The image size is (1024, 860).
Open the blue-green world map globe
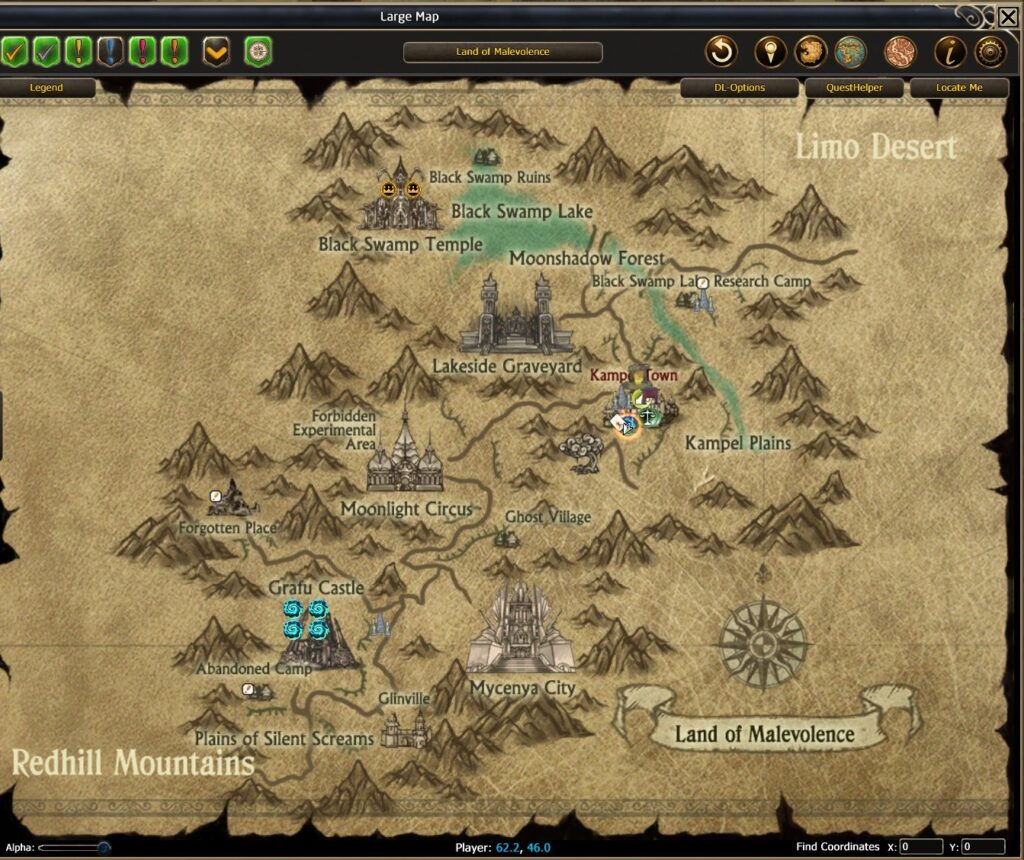coord(849,51)
